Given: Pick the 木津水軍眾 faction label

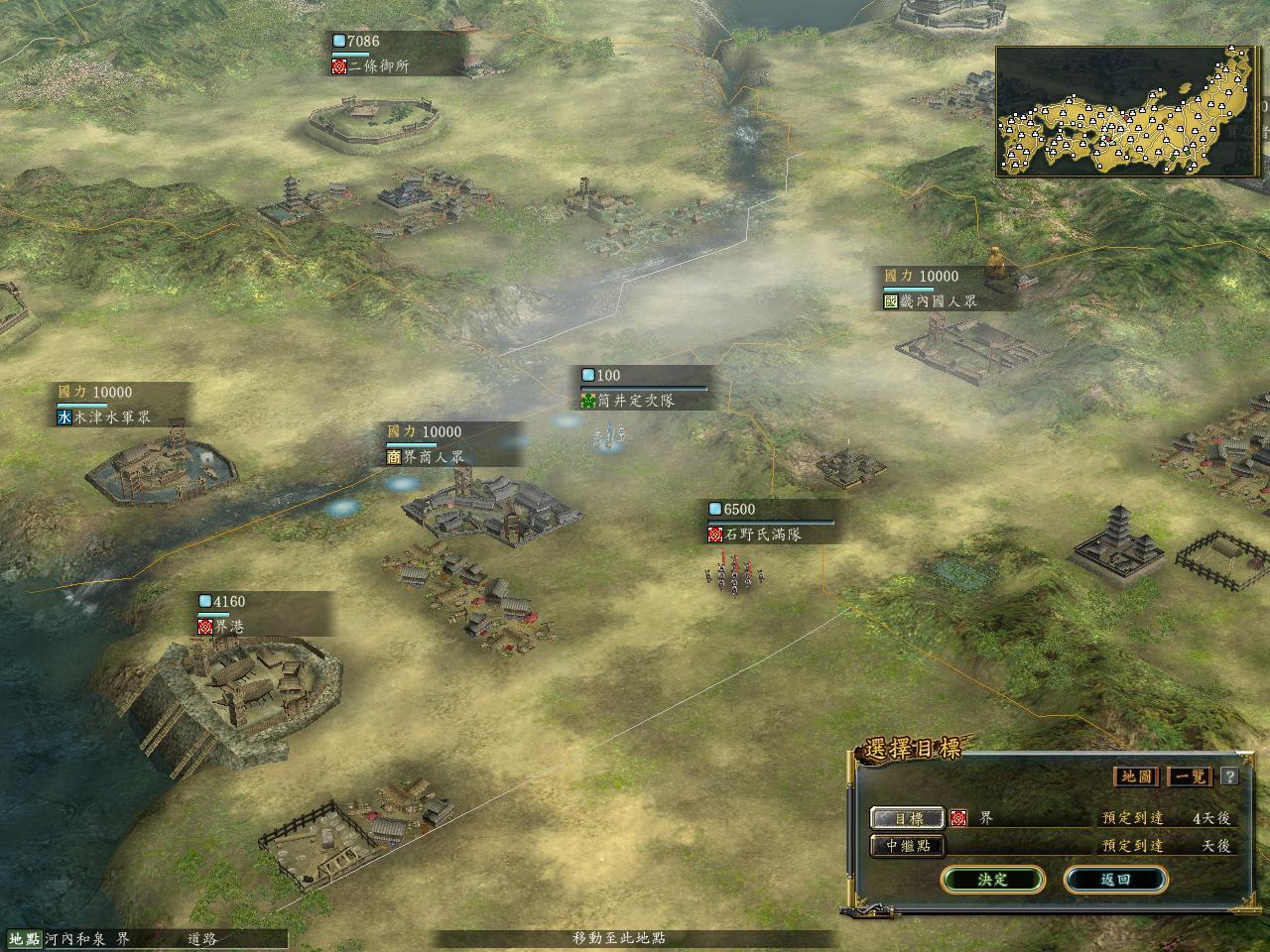Looking at the screenshot, I should (x=111, y=417).
